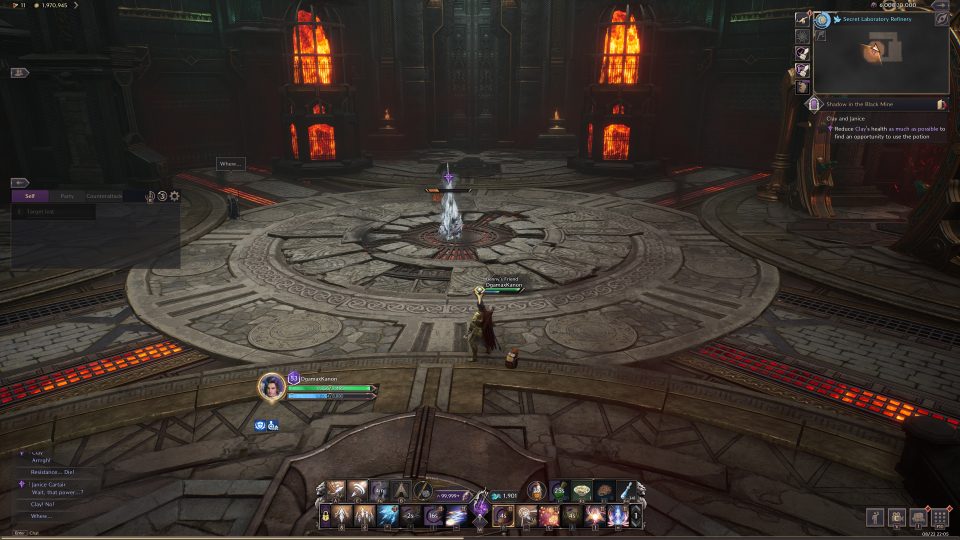Image resolution: width=960 pixels, height=540 pixels.
Task: Open the Counterattack tab
Action: coord(105,196)
